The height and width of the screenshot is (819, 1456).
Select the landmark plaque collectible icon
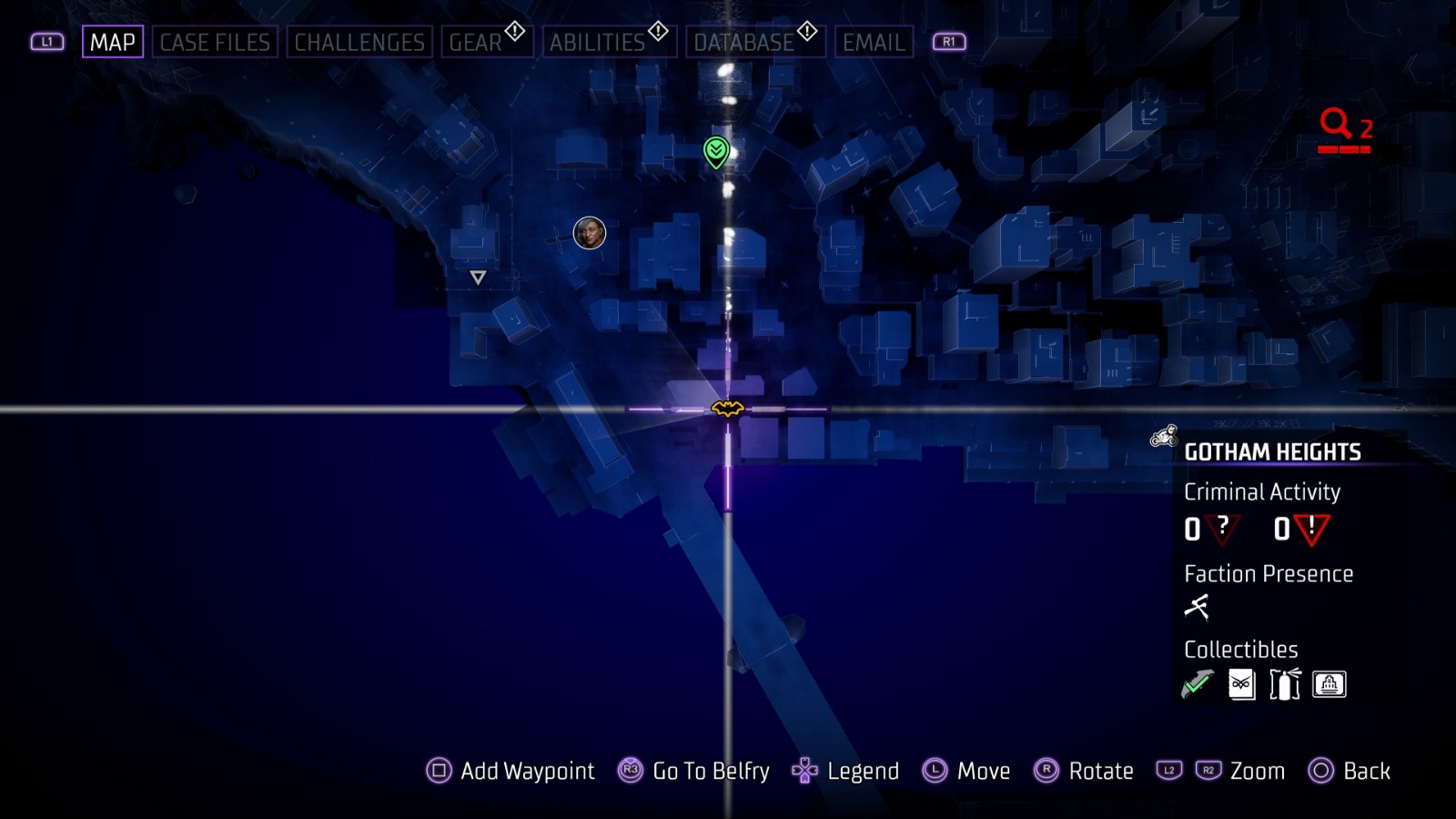point(1330,683)
